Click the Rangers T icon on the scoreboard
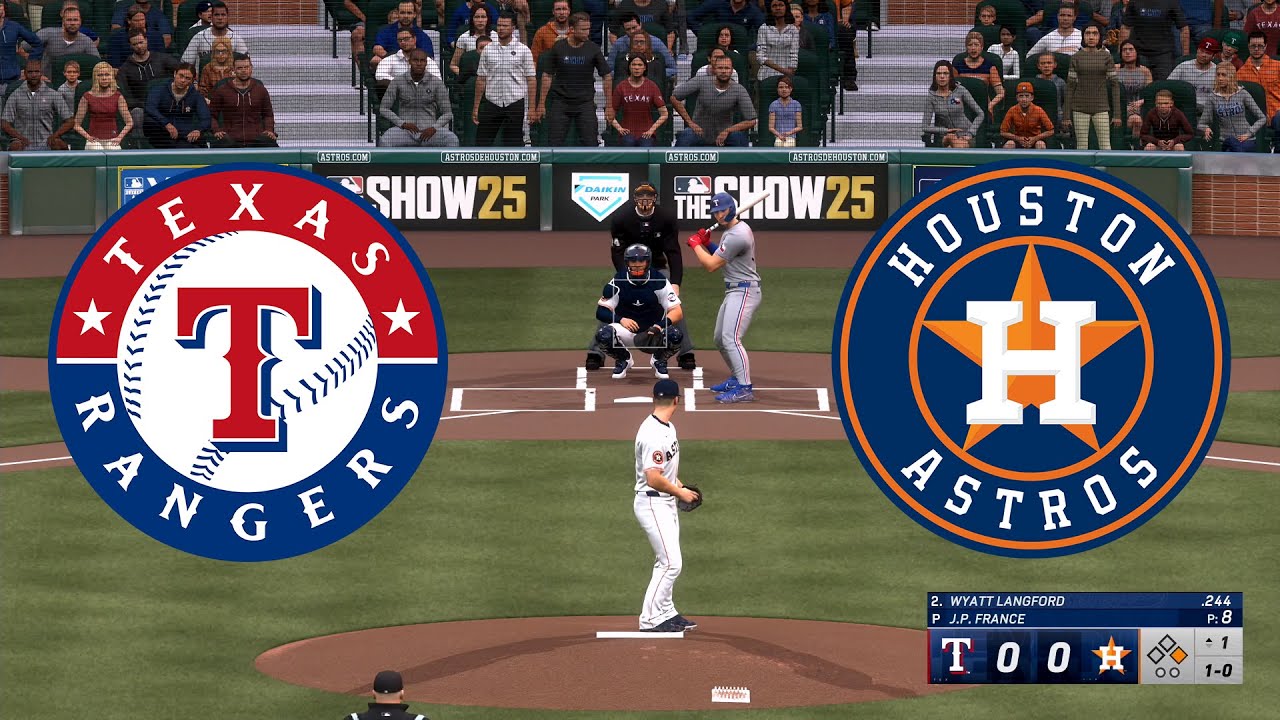Screen dimensions: 1280x720 (956, 656)
